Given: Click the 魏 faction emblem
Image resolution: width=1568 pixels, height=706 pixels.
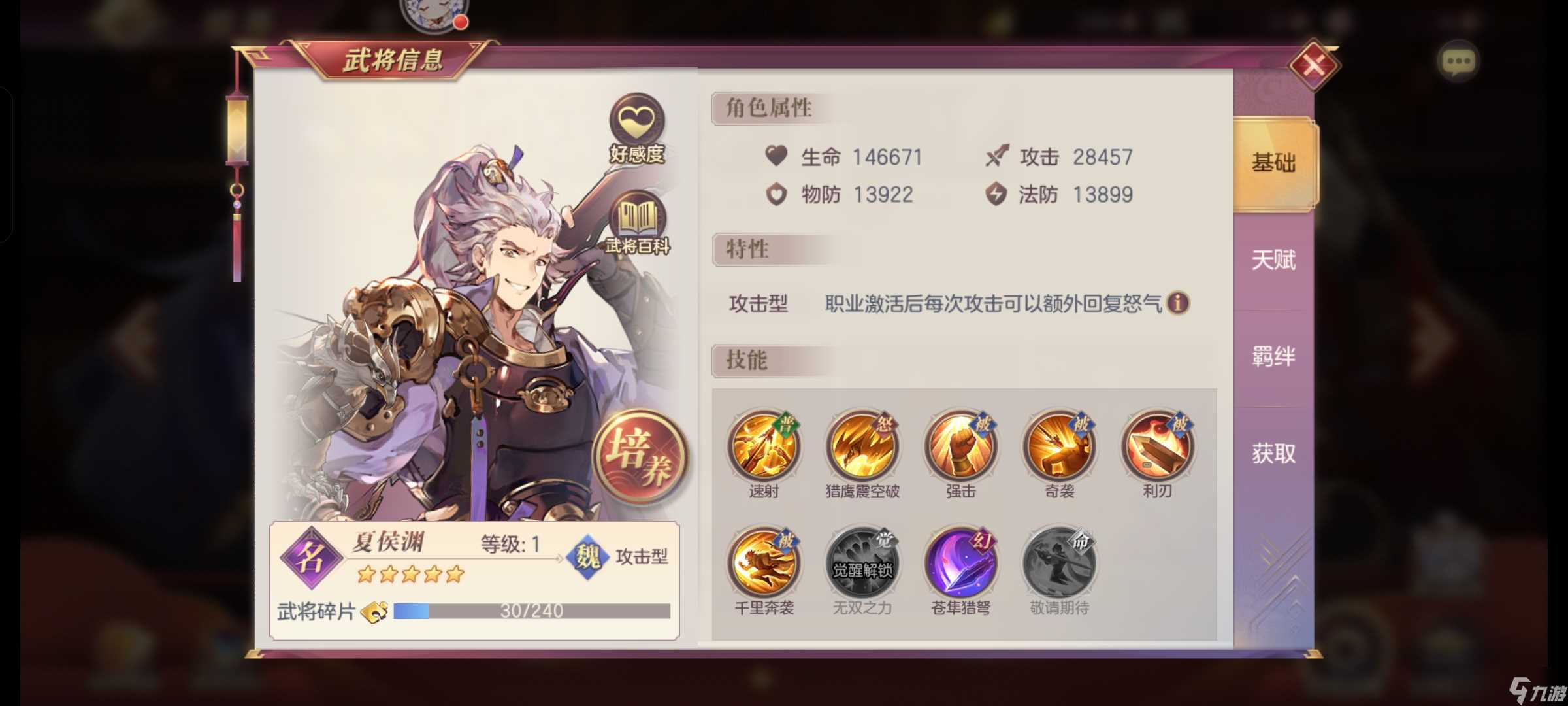Looking at the screenshot, I should (x=587, y=558).
